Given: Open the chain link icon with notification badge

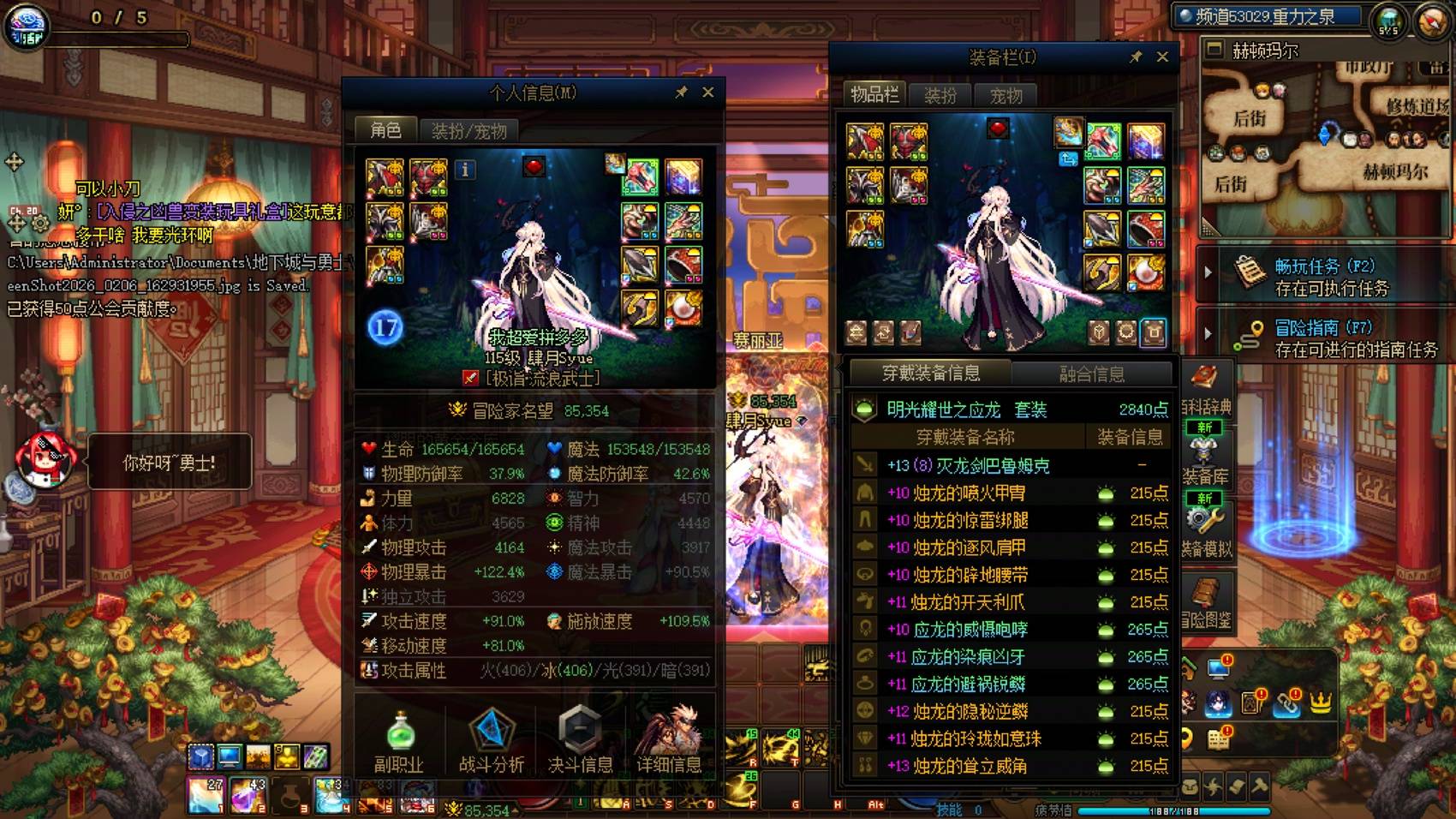Looking at the screenshot, I should tap(1286, 704).
